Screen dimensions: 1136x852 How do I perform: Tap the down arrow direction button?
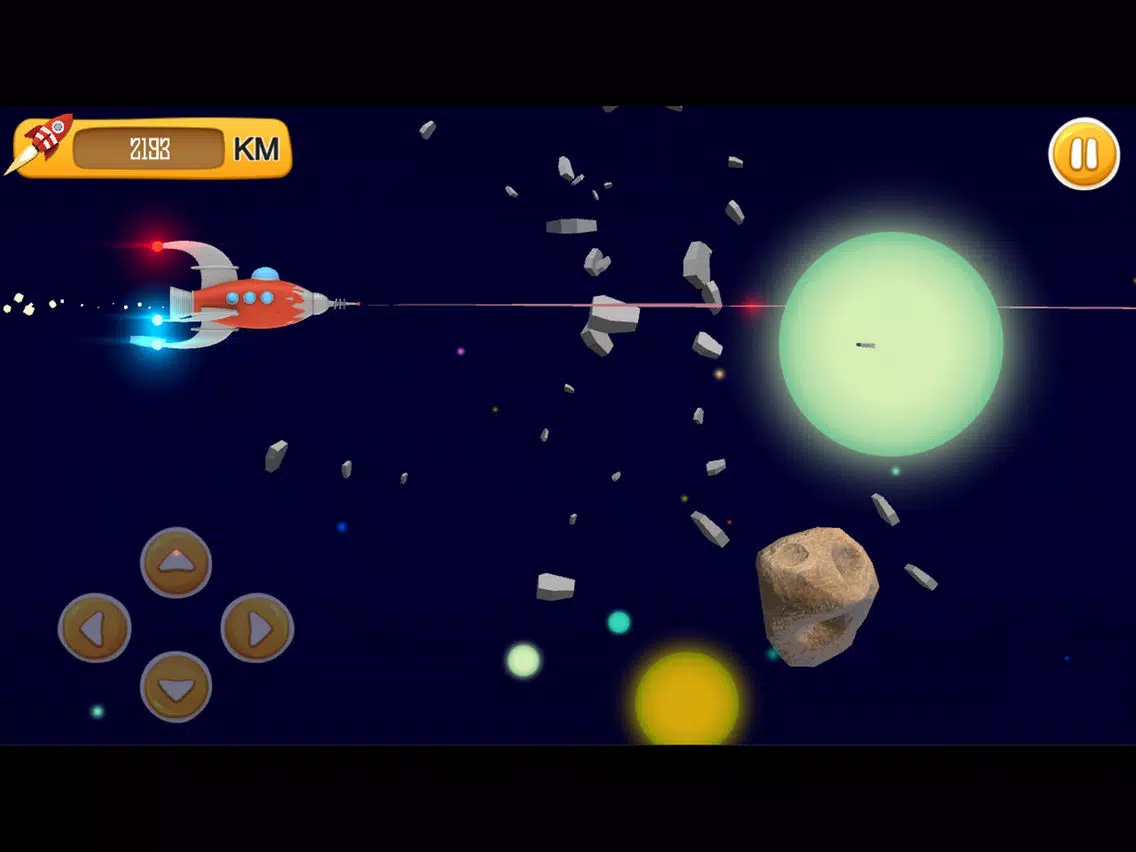[176, 687]
